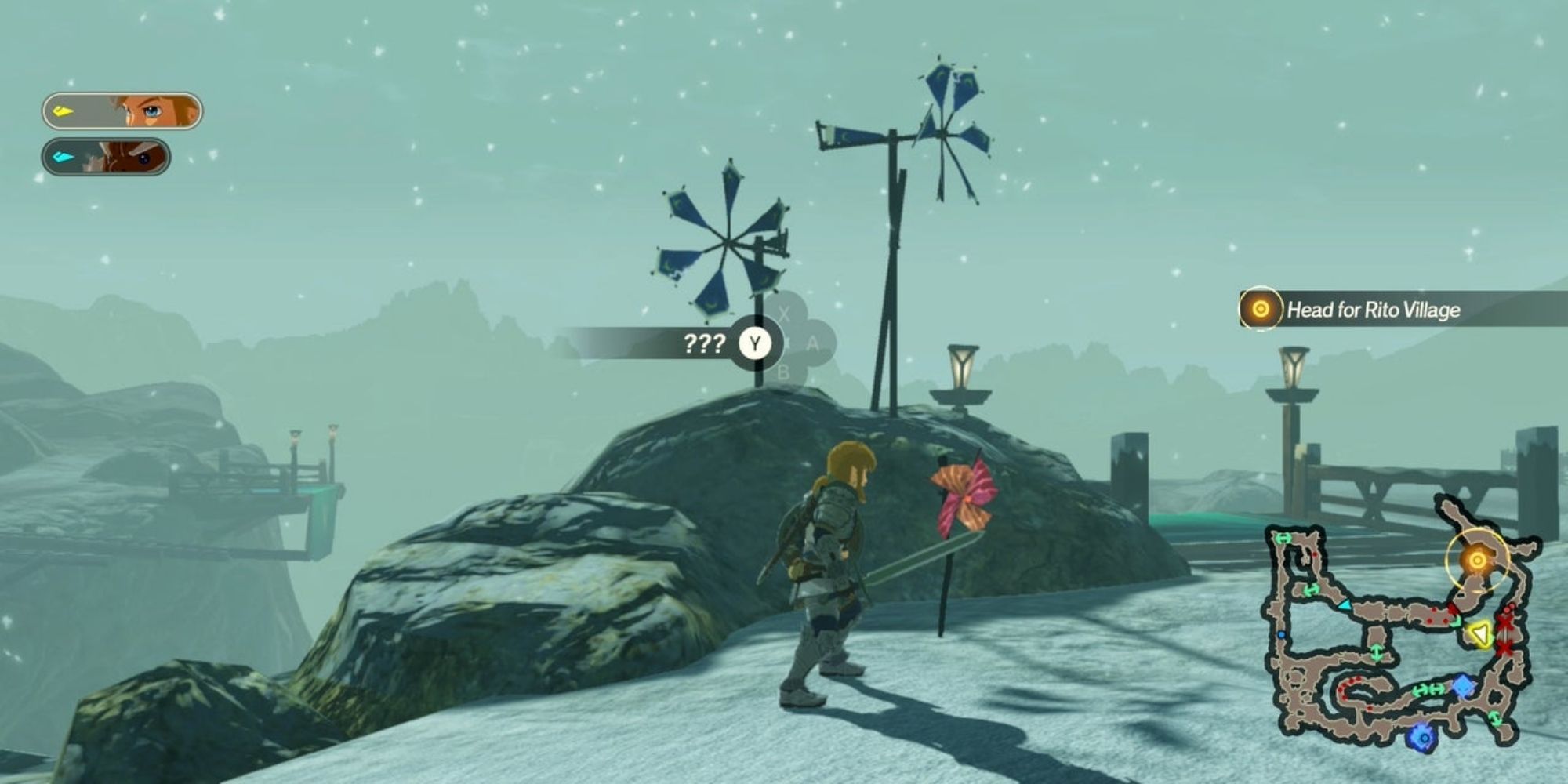Select the cyan triangle waypoint on the minimap
The image size is (1568, 784).
click(1344, 606)
